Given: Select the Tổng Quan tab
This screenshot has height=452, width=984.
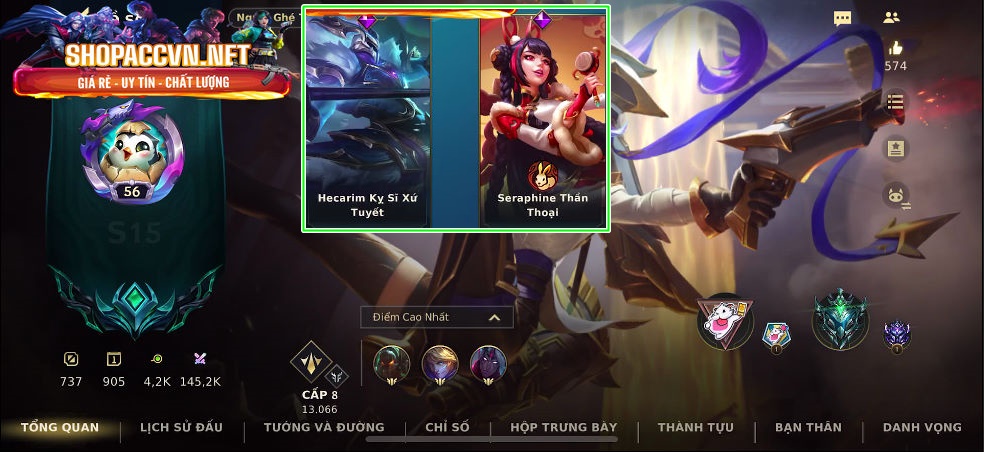Looking at the screenshot, I should tap(60, 428).
